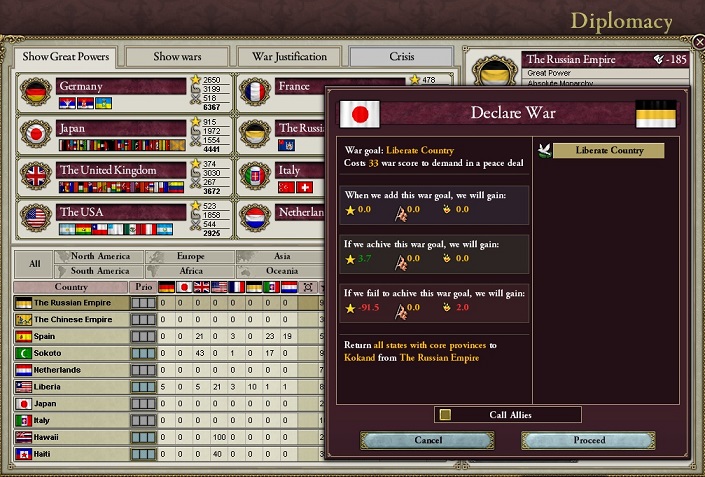Viewport: 705px width, 477px height.
Task: Open the Show wars tab
Action: coord(178,57)
